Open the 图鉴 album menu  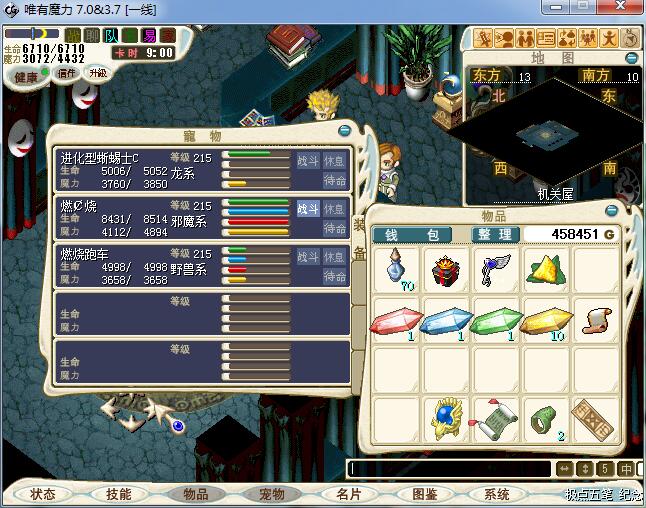(424, 494)
